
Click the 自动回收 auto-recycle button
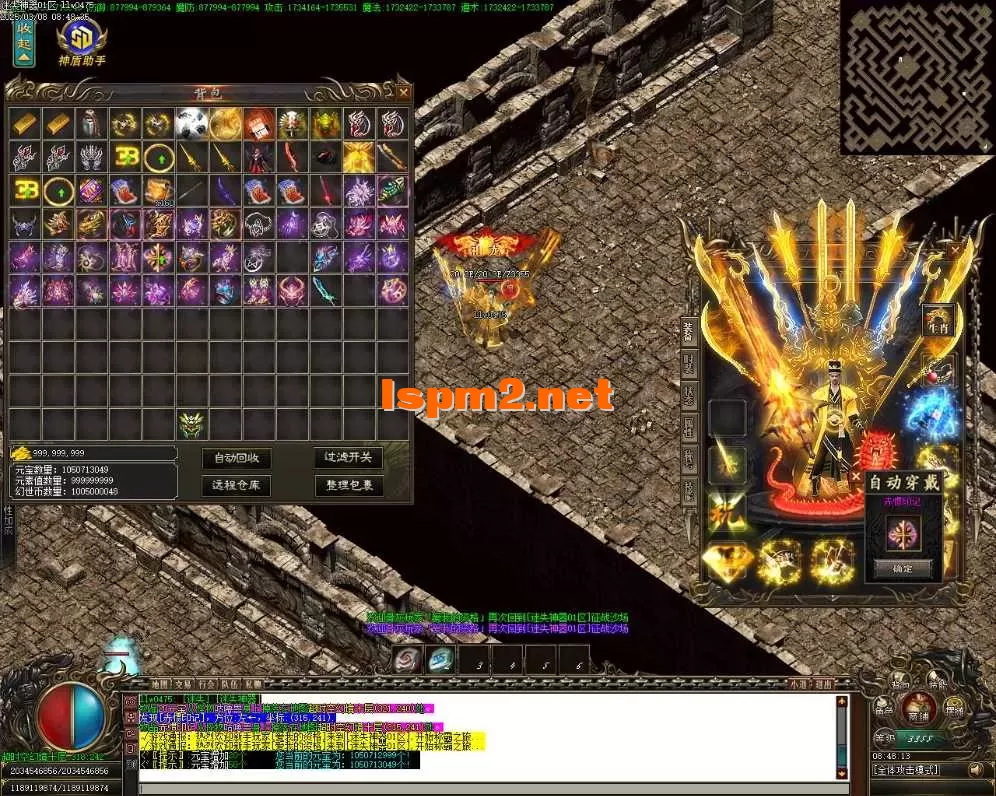[x=236, y=458]
